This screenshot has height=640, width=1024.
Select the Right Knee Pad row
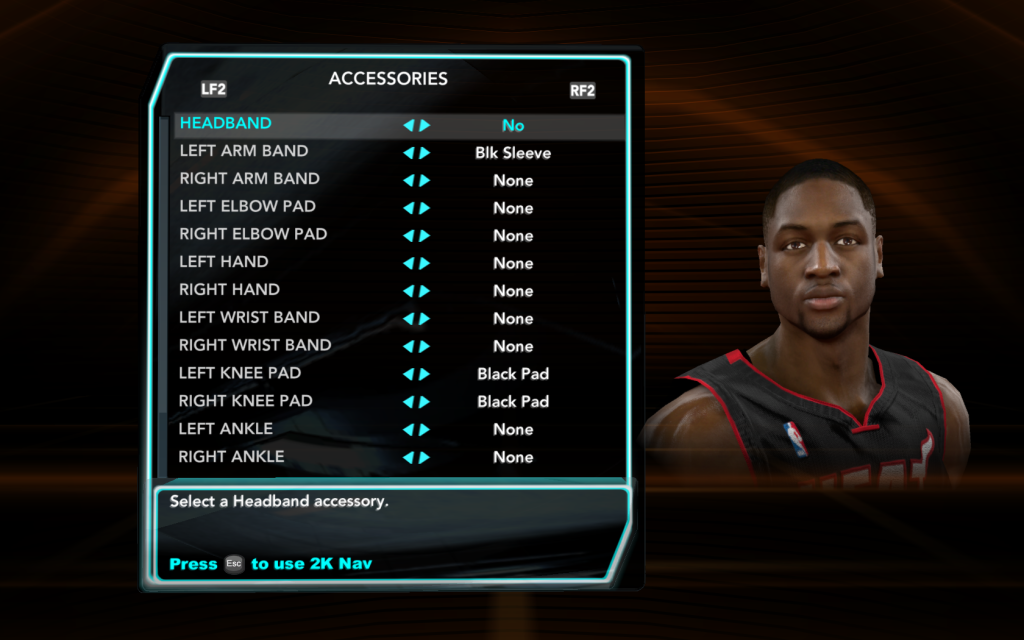(x=245, y=401)
